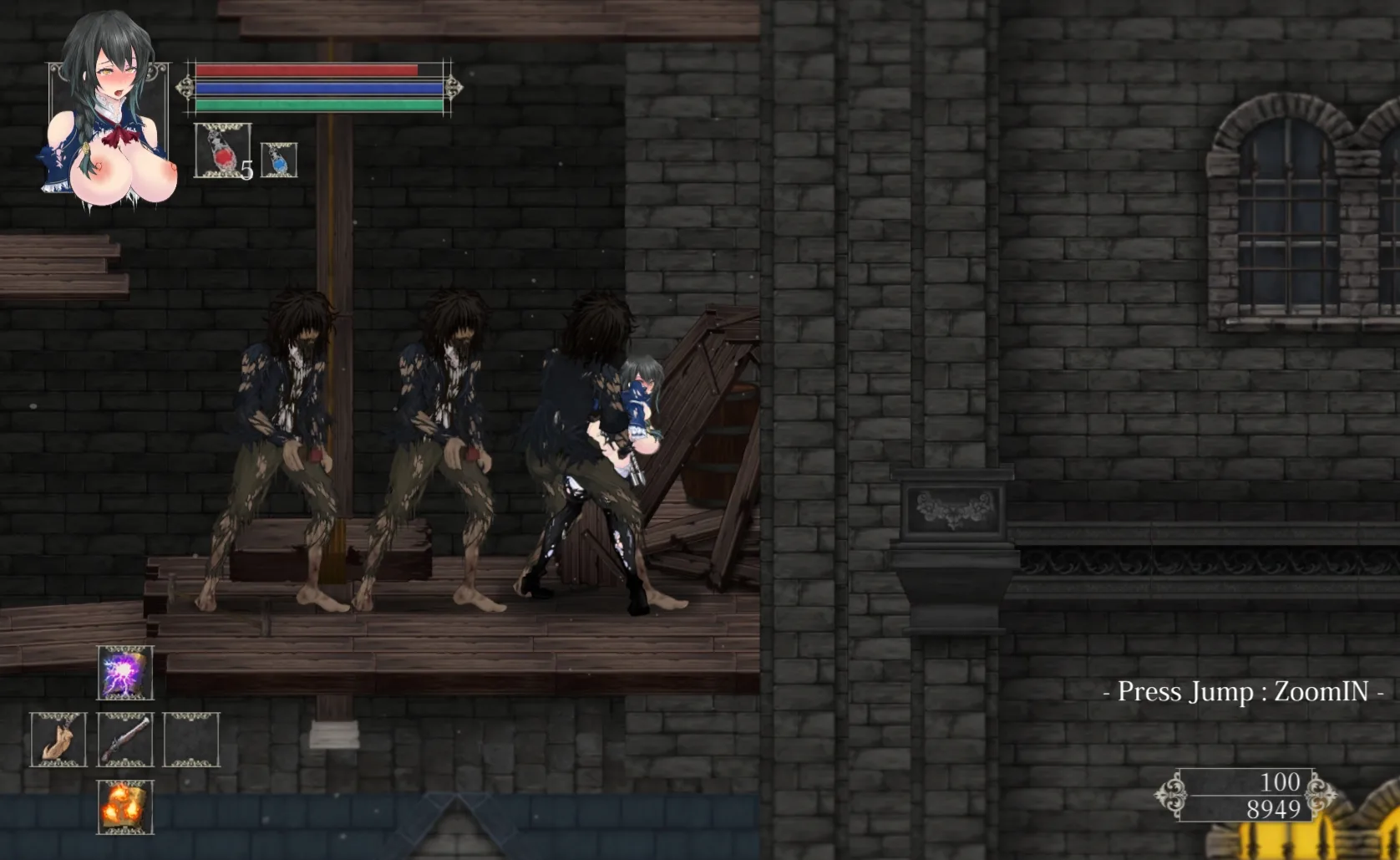Select the red health potion slot
Viewport: 1400px width, 860px height.
(x=222, y=150)
